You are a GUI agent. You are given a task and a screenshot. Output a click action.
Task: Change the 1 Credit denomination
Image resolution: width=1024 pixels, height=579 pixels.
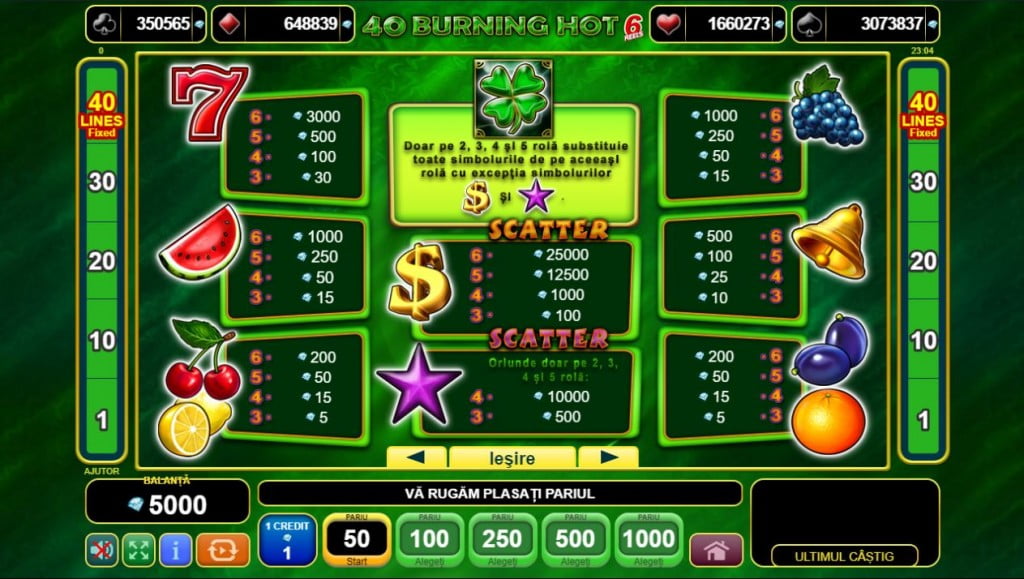click(287, 540)
